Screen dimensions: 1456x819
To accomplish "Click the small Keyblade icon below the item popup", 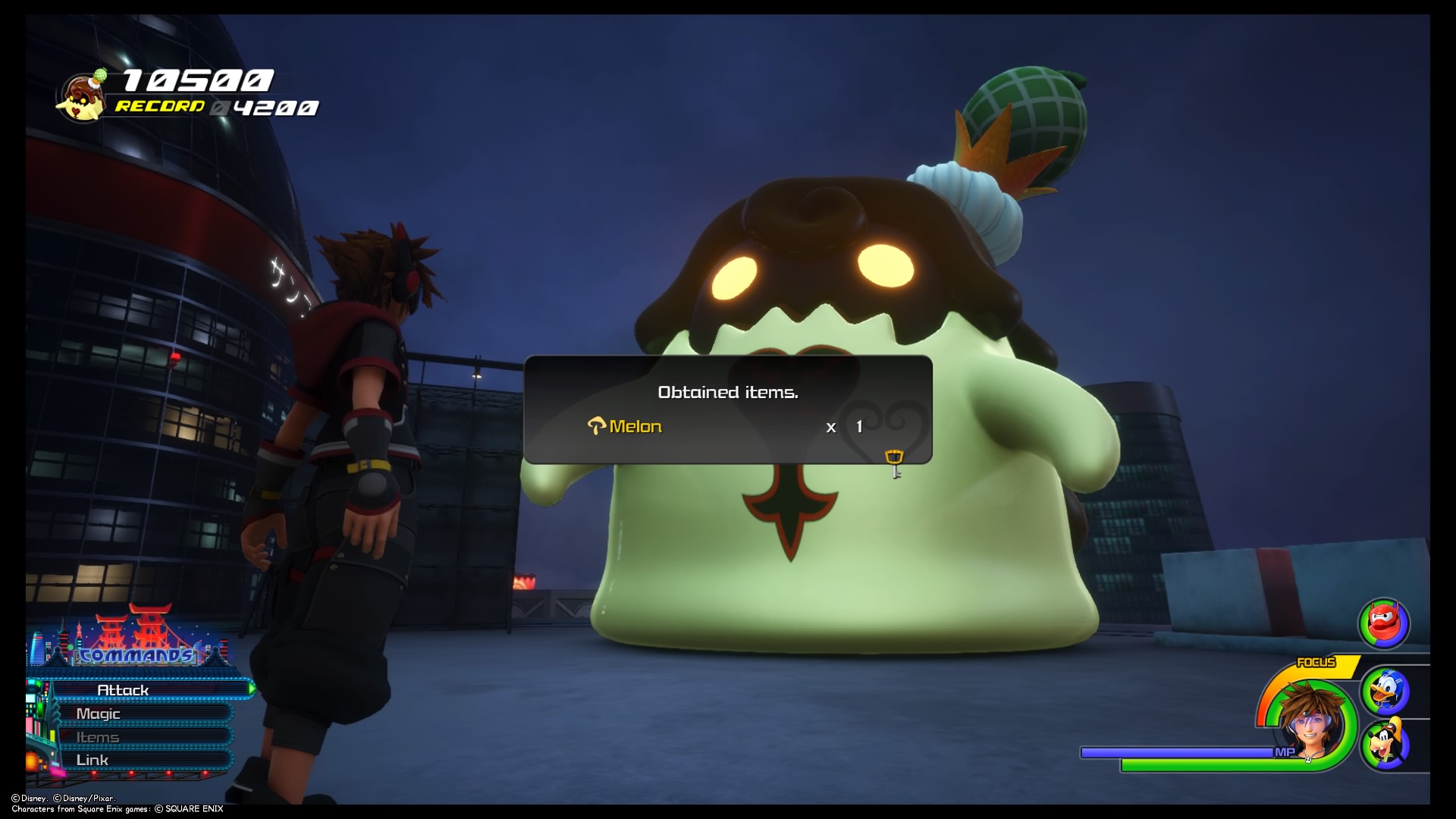I will click(x=895, y=459).
